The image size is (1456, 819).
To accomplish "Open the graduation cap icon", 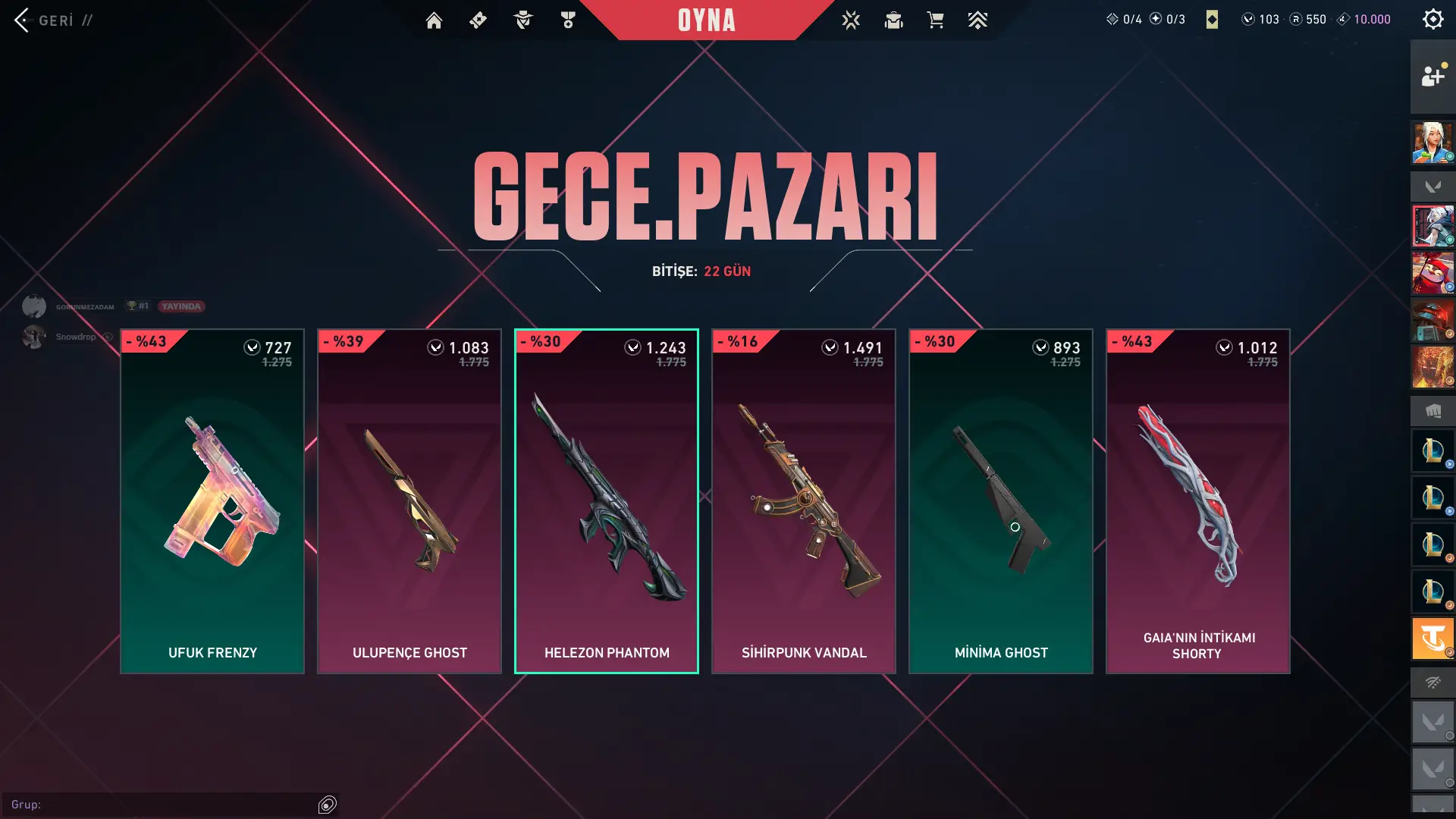I will coord(893,20).
